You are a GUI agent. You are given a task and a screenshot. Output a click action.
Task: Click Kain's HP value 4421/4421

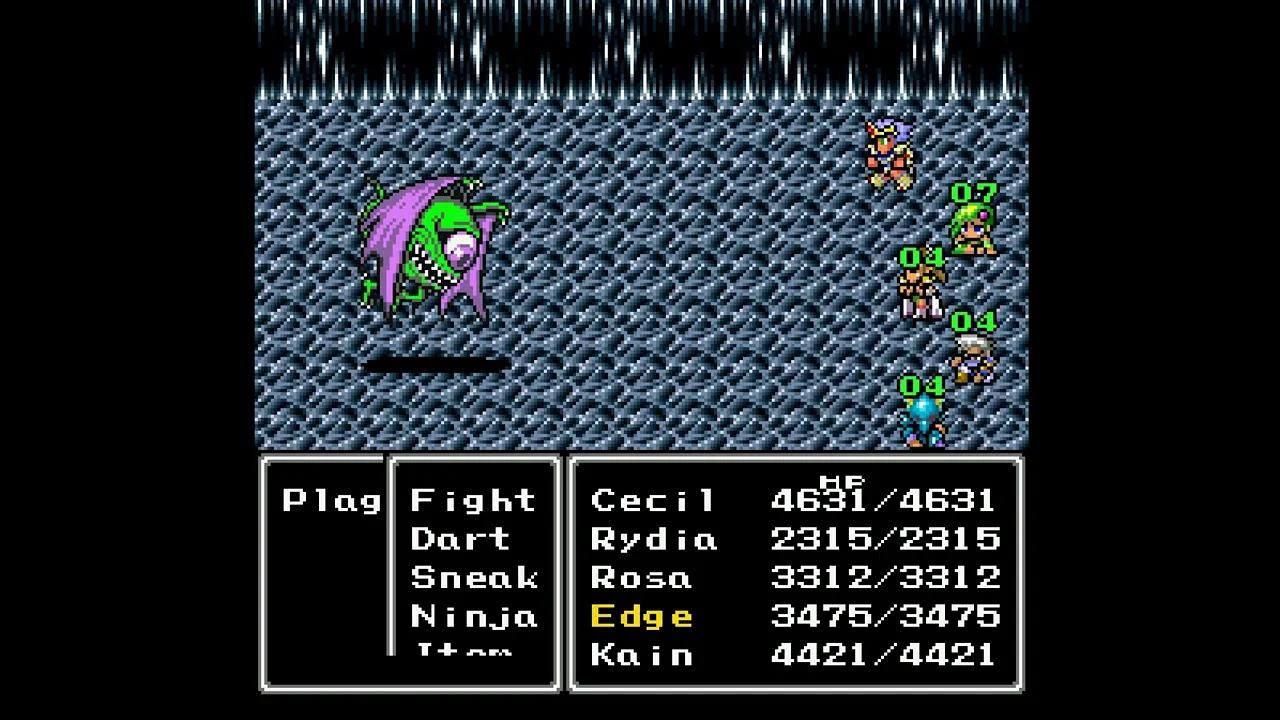point(885,655)
